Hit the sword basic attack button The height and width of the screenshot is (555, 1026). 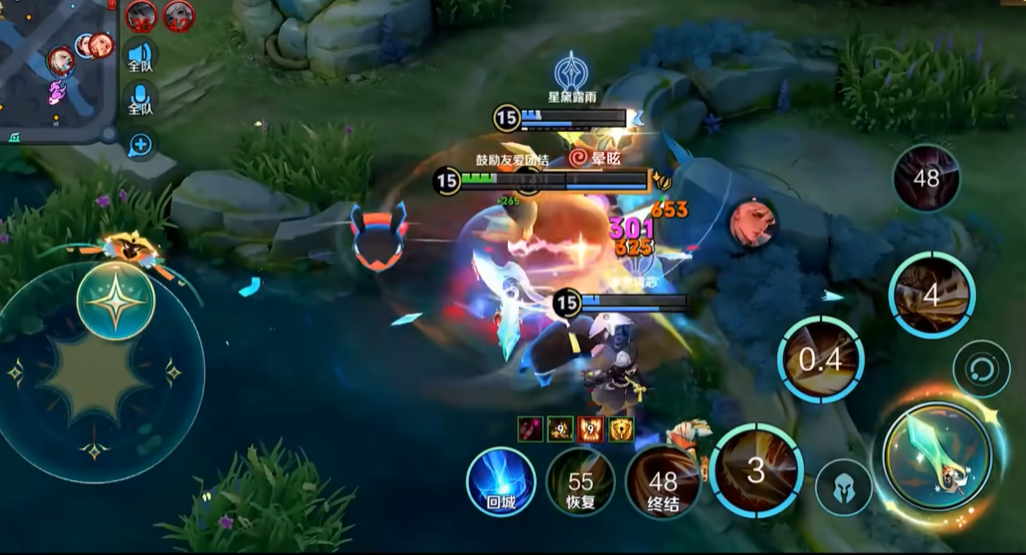937,455
